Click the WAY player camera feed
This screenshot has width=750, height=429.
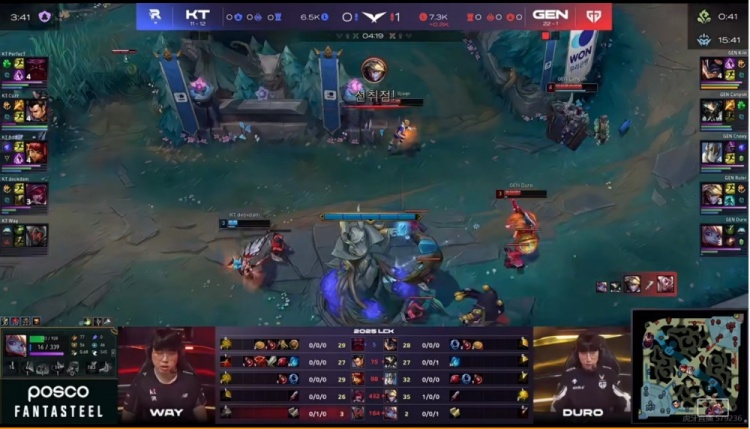click(167, 372)
